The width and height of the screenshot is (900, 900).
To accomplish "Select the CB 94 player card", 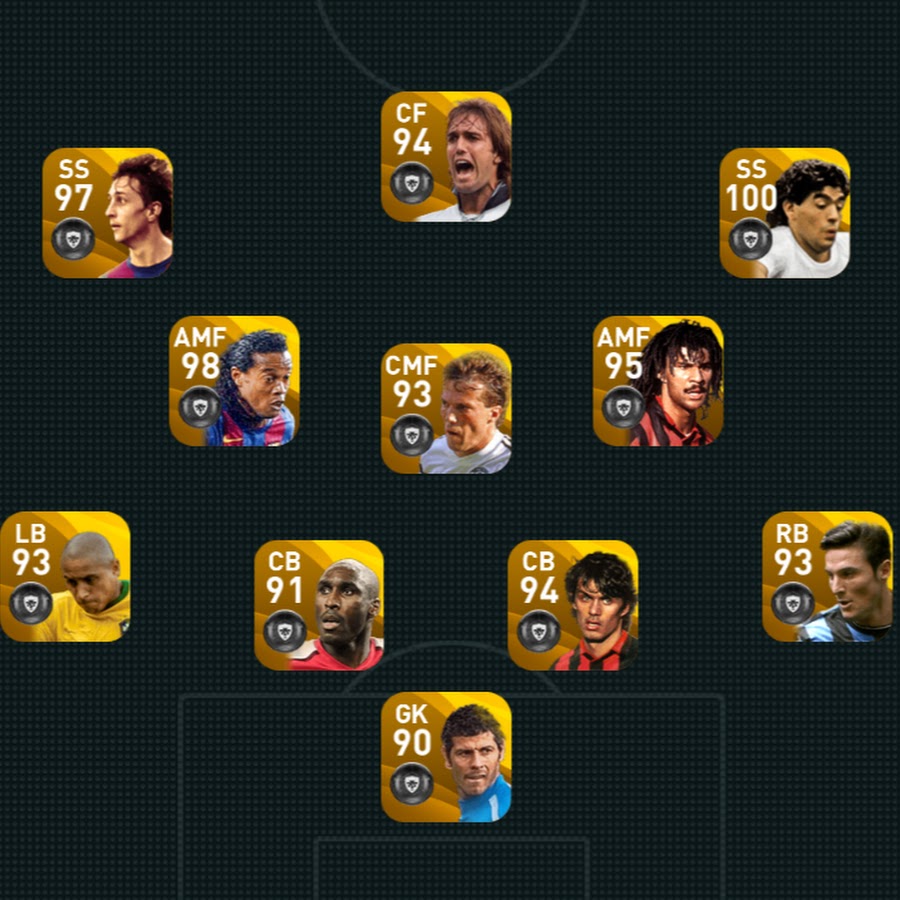I will (573, 605).
